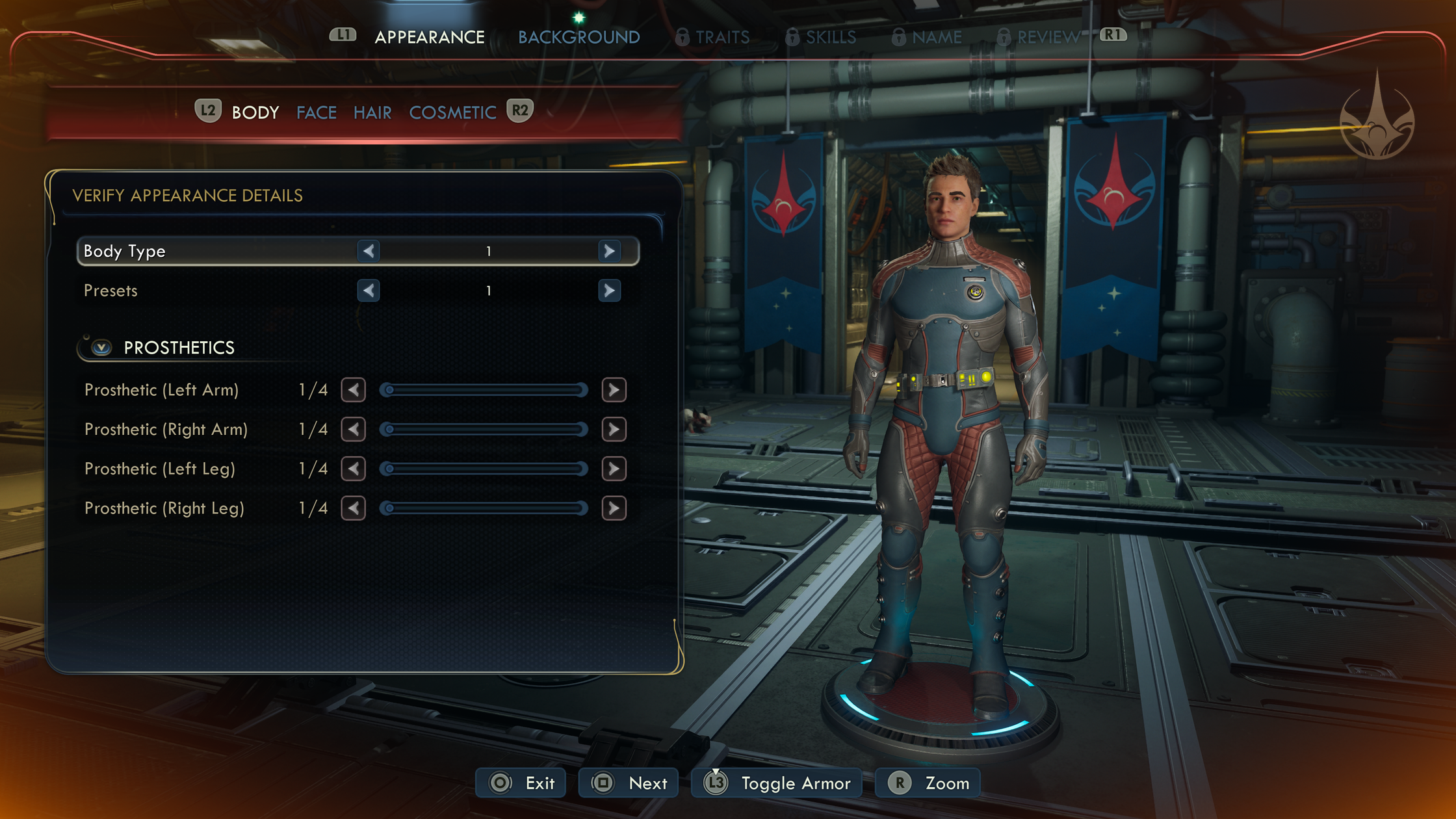Select the Hair sub-tab
This screenshot has width=1456, height=819.
(372, 112)
